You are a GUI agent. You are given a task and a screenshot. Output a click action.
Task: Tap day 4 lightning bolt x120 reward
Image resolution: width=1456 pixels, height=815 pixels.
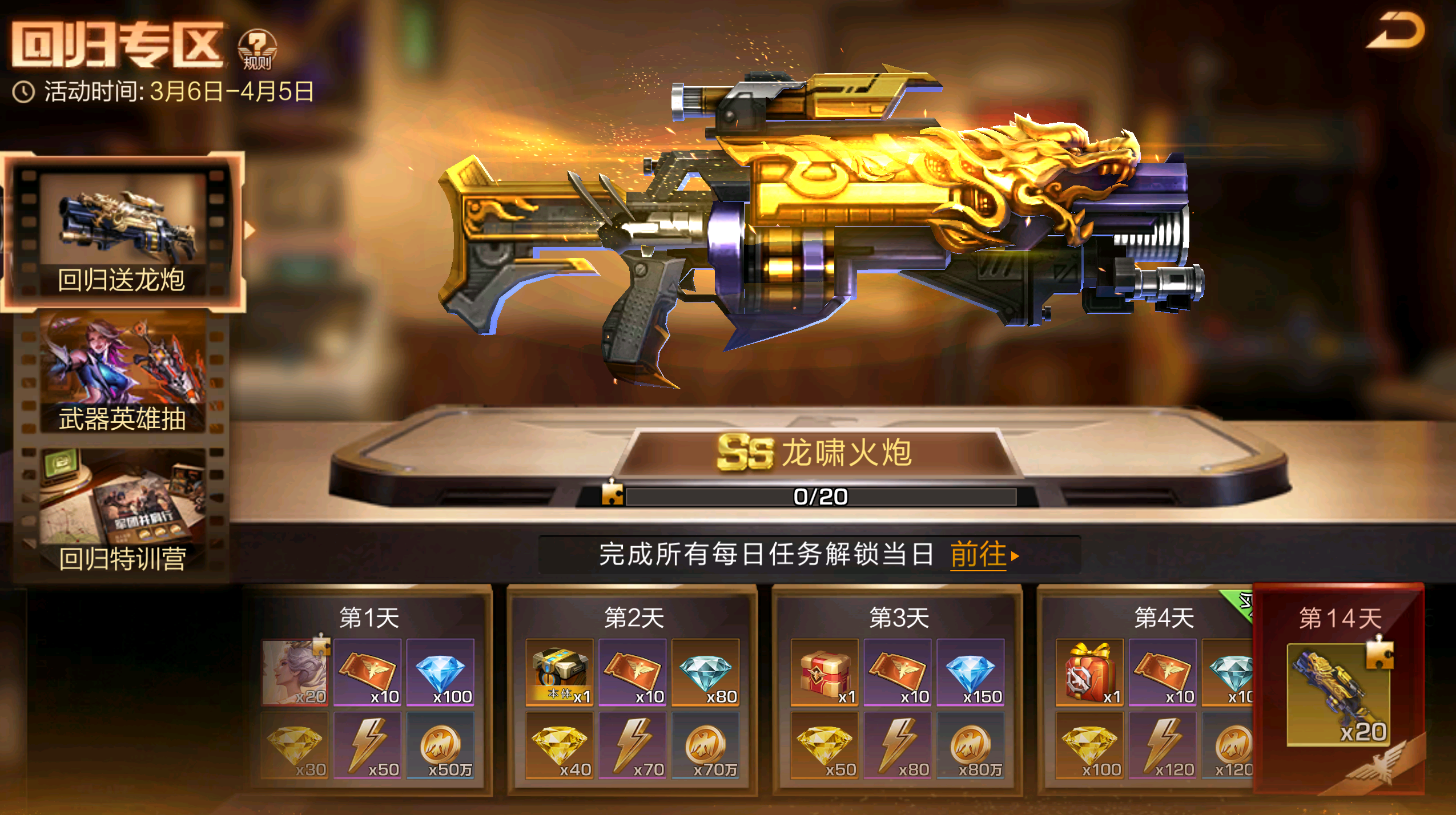click(1163, 745)
